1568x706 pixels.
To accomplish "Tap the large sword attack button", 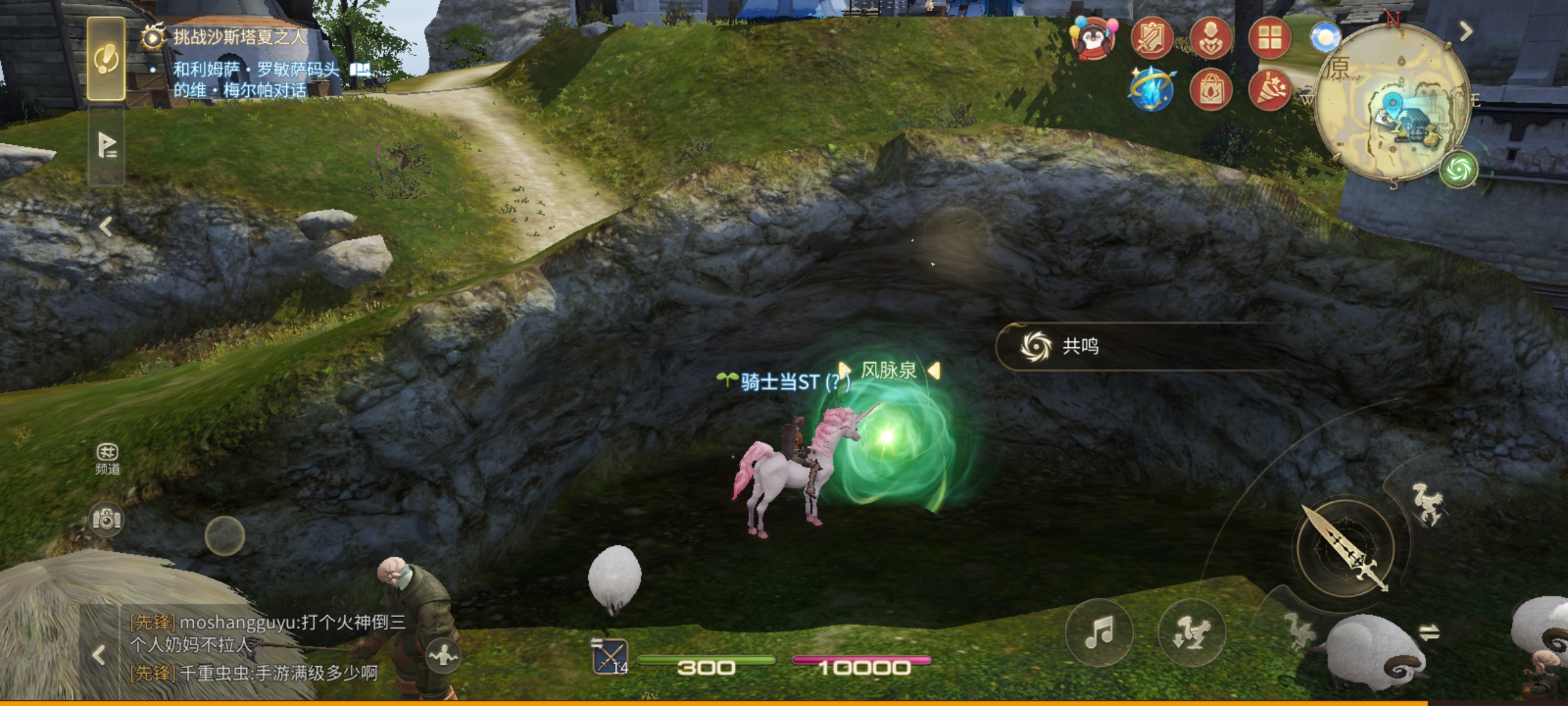I will 1345,549.
